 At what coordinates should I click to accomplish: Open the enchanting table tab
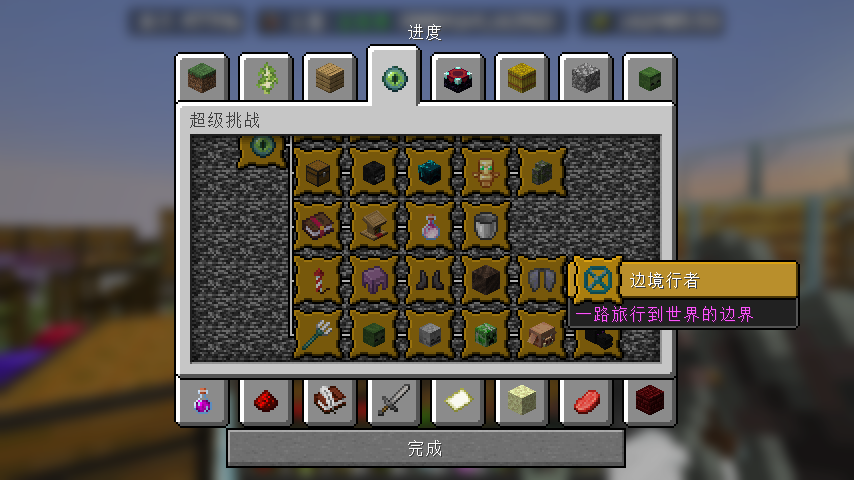[x=458, y=78]
